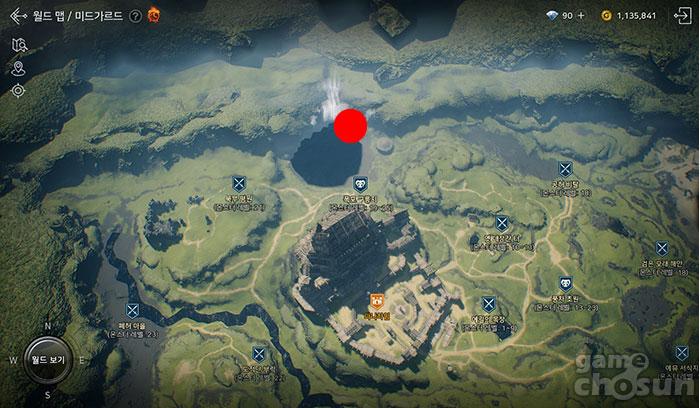Click the flame emblem next to 미드가르드
The width and height of the screenshot is (700, 408).
click(x=154, y=15)
